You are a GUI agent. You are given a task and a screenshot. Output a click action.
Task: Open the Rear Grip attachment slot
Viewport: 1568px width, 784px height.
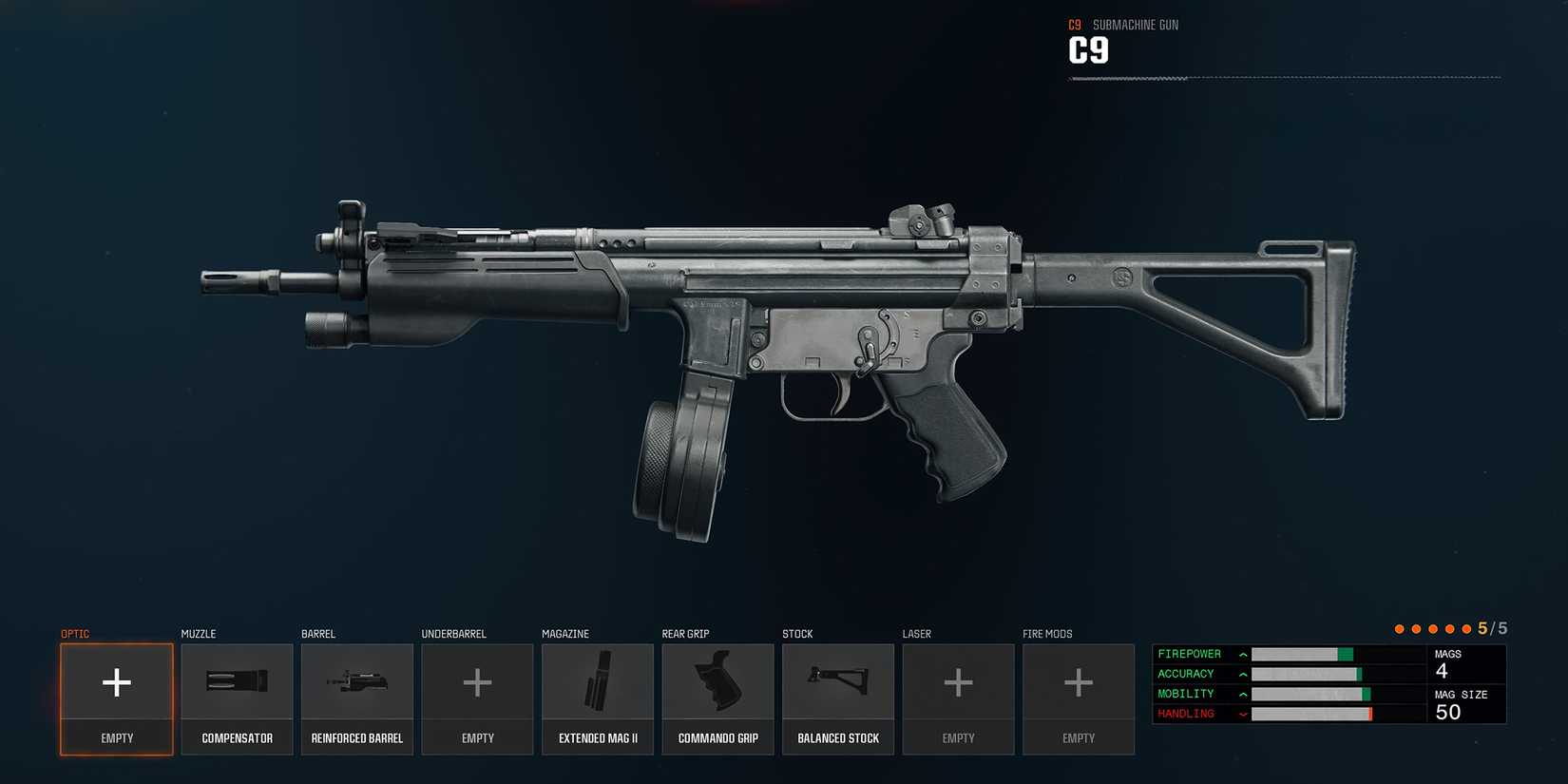tap(717, 698)
